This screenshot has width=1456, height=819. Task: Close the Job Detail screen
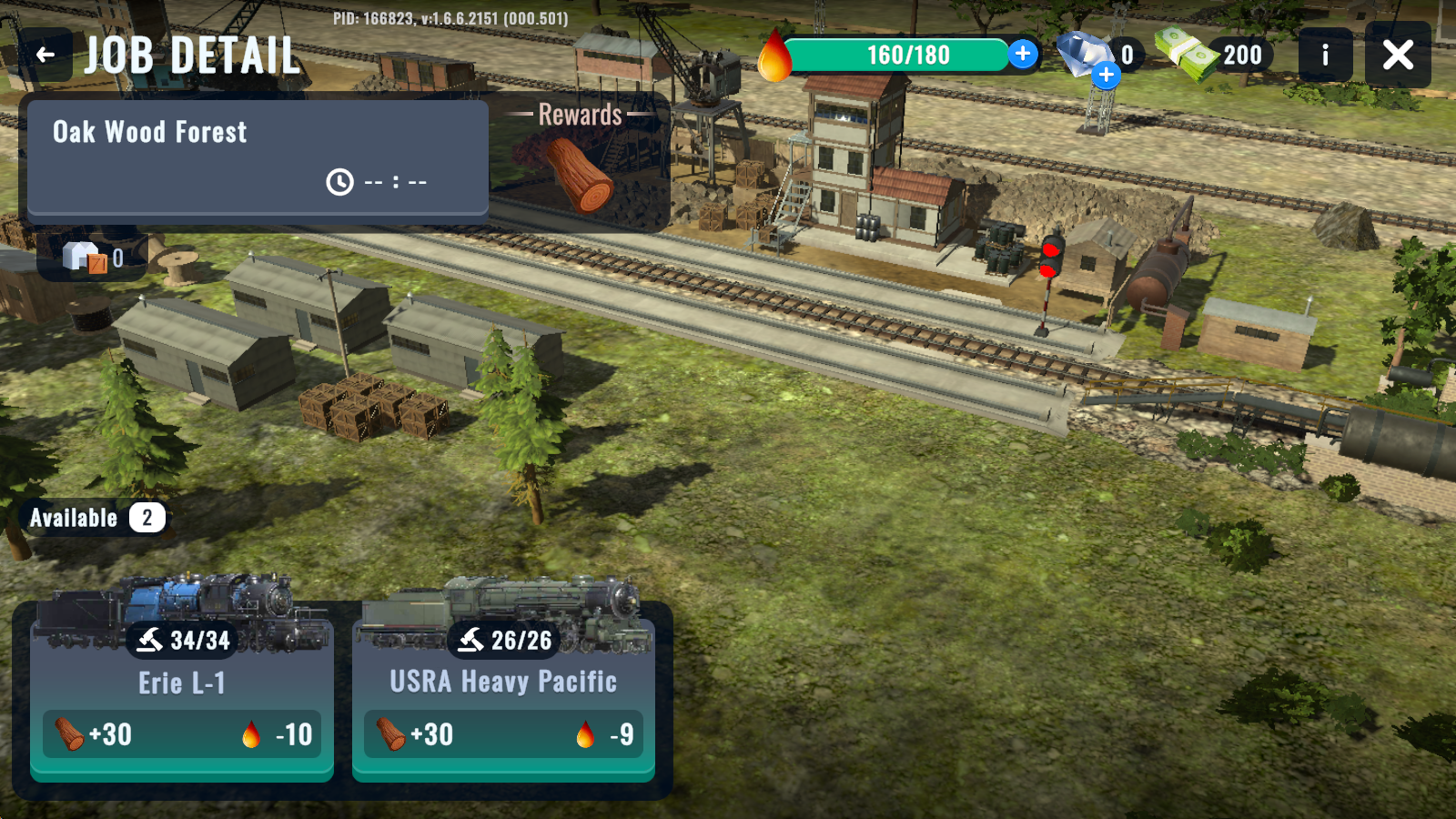pyautogui.click(x=1398, y=55)
